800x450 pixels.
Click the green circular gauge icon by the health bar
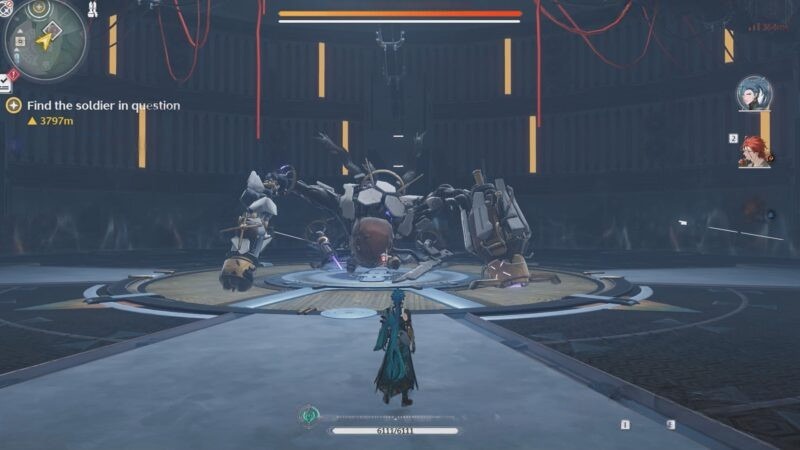click(x=311, y=415)
